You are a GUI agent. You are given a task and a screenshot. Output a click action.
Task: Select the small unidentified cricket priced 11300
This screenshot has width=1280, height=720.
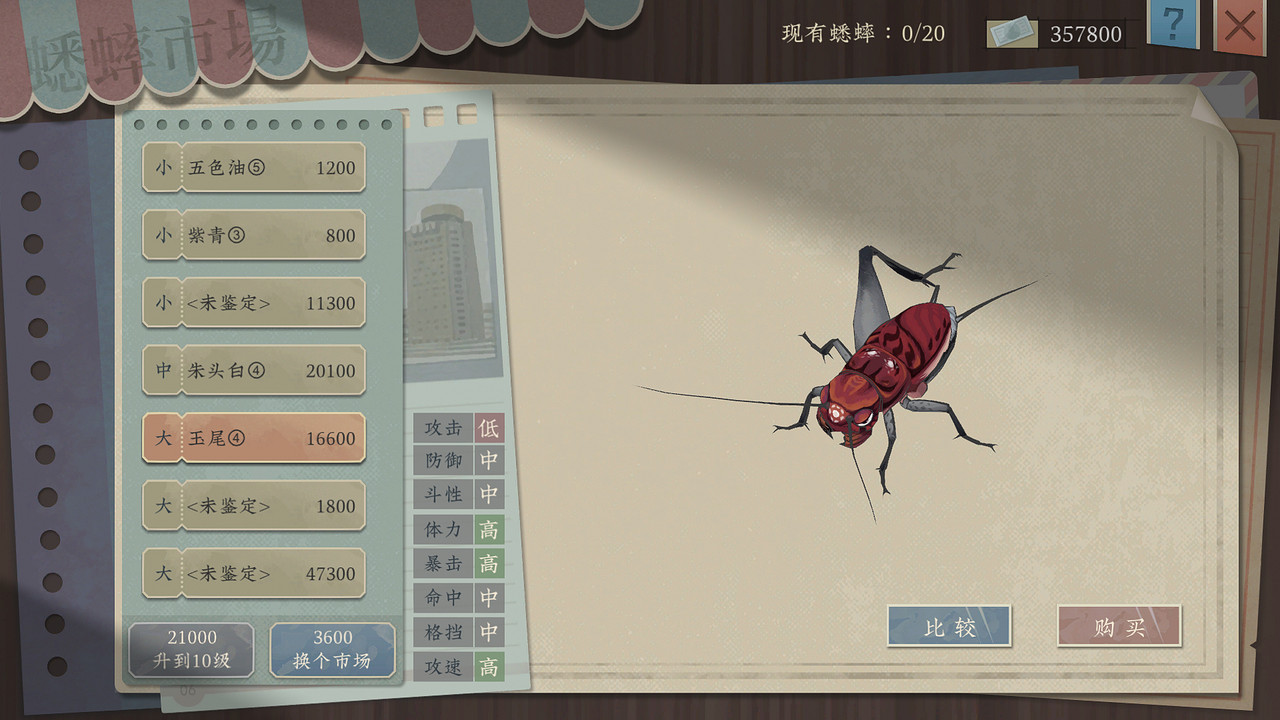click(x=253, y=302)
